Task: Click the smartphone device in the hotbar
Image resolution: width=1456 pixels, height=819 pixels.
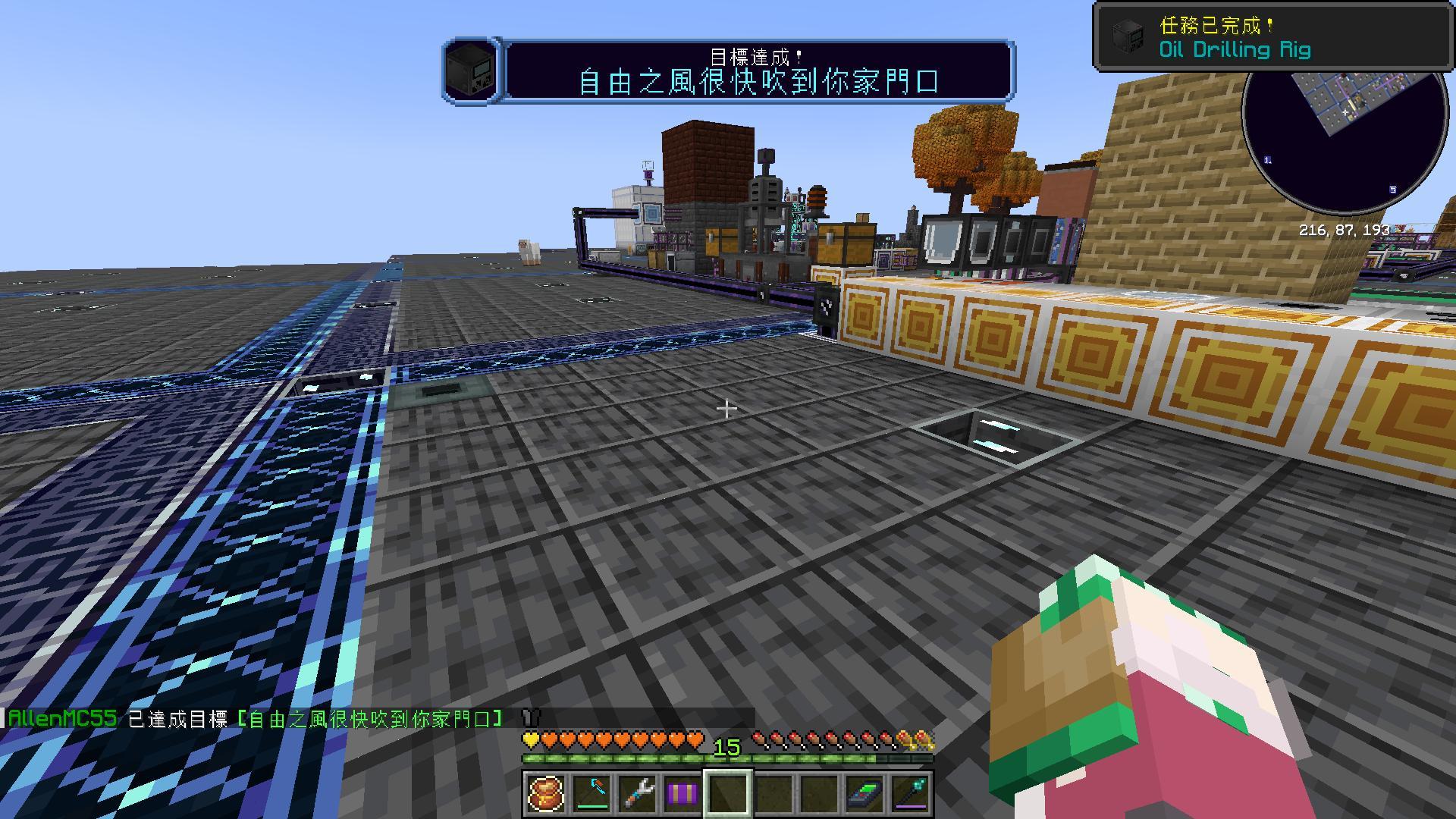Action: point(863,793)
